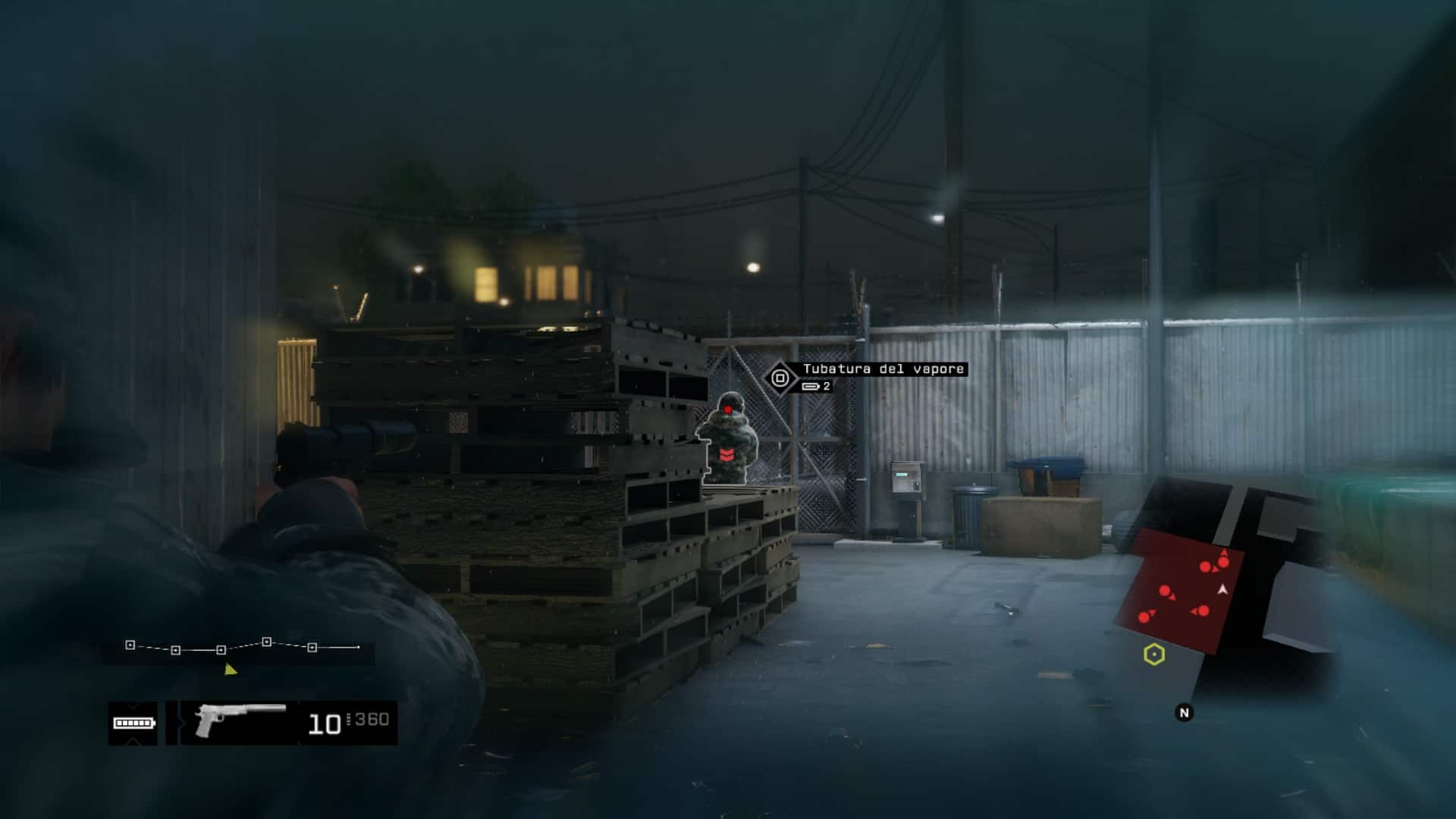1456x819 pixels.
Task: Select the yellow hexagon waypoint marker
Action: 1153,654
